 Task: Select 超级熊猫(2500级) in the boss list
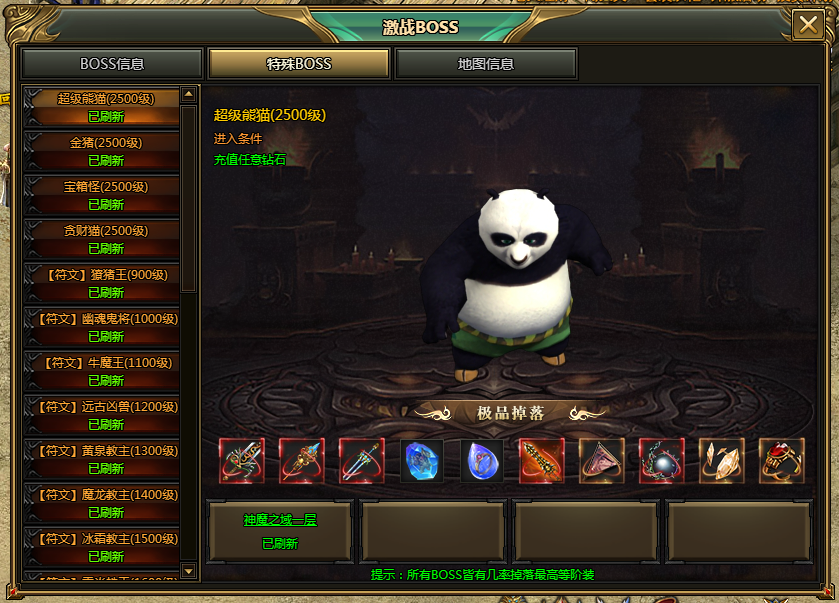point(100,107)
